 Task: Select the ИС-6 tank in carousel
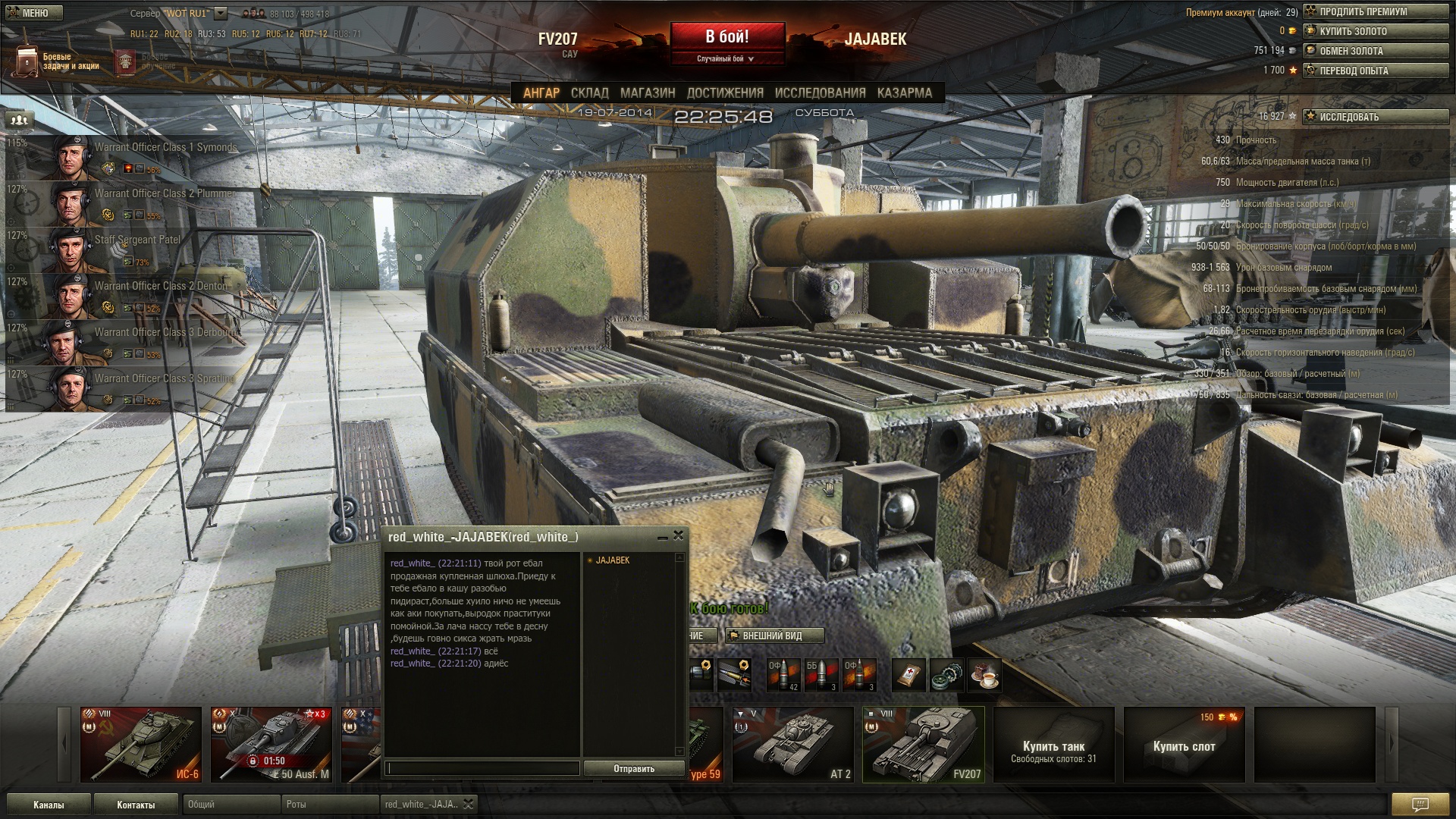(141, 744)
